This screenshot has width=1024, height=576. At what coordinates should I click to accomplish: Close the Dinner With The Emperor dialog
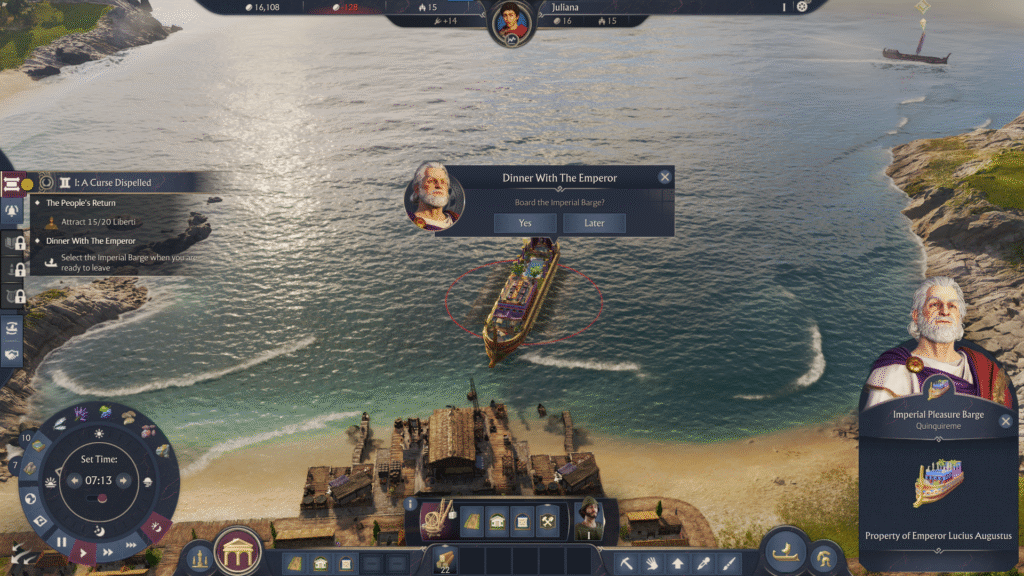point(665,177)
